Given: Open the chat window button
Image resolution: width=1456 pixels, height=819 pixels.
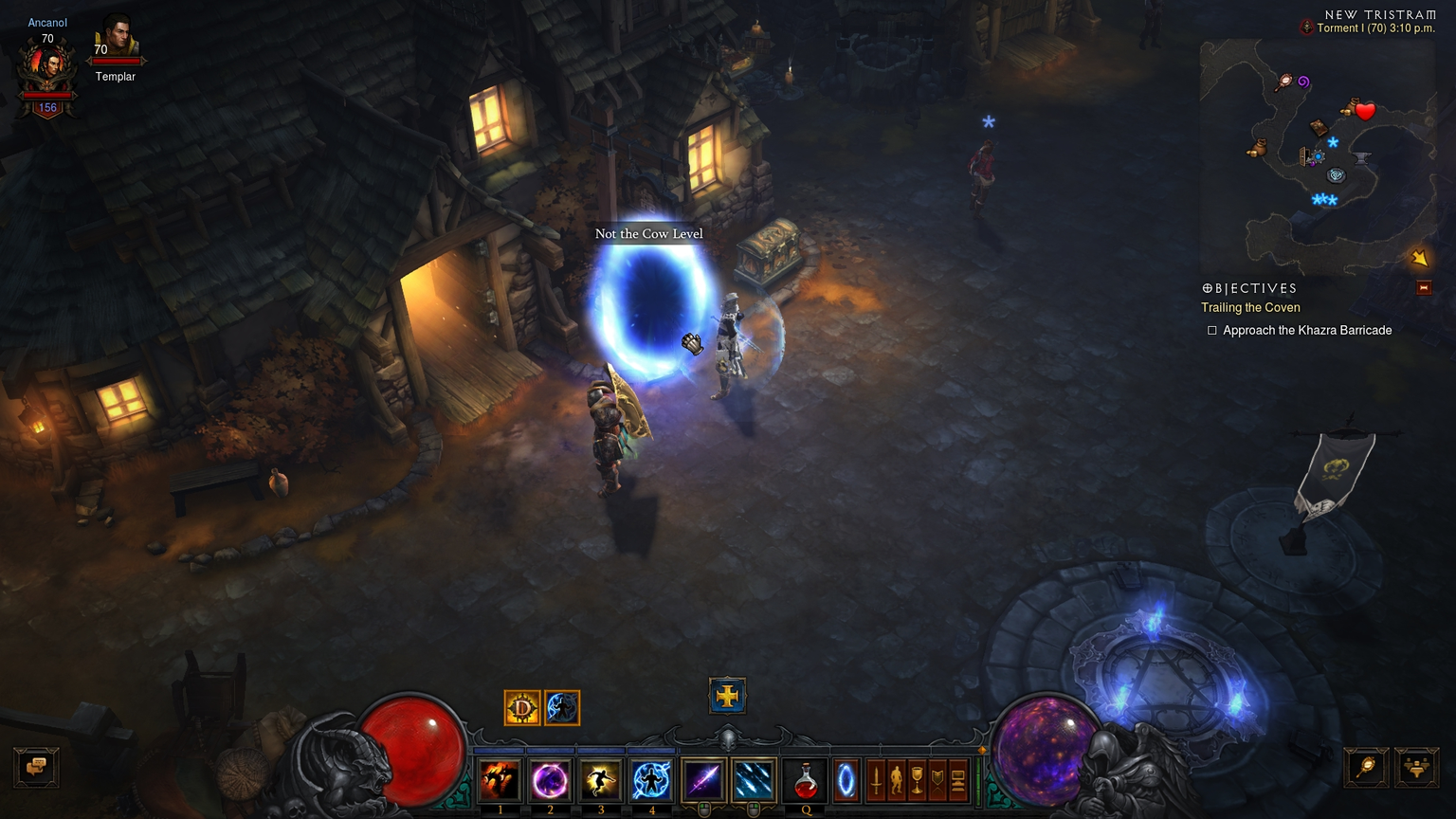Looking at the screenshot, I should (x=37, y=766).
